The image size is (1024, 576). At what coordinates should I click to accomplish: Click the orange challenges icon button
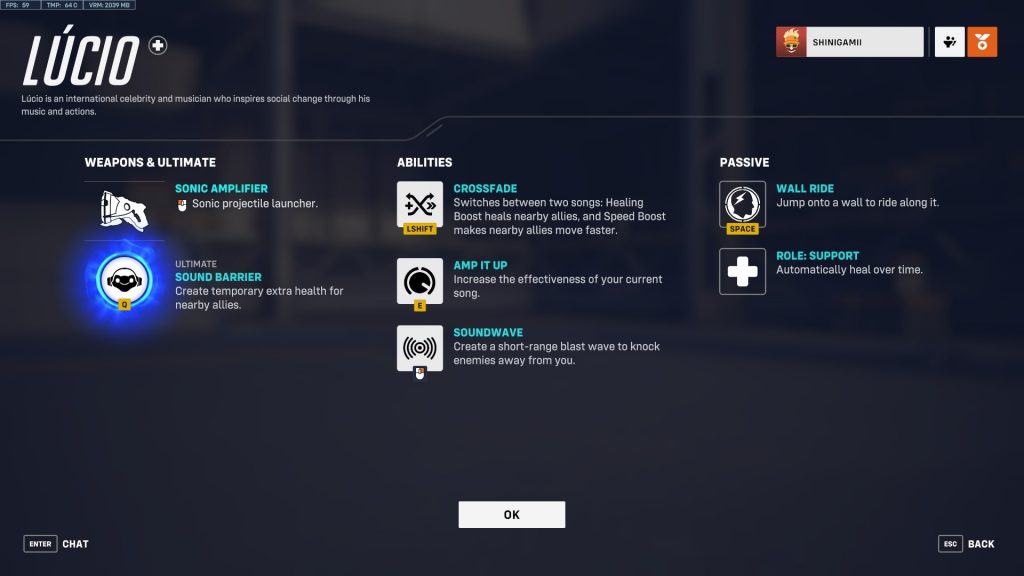click(x=982, y=42)
